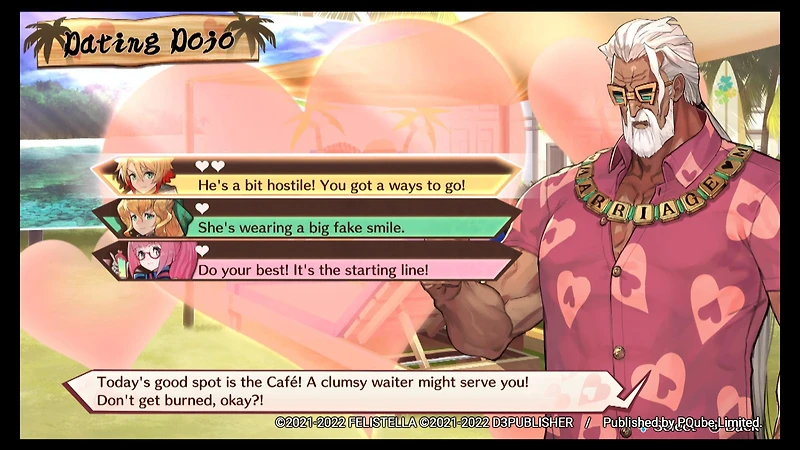This screenshot has width=800, height=450.
Task: Choose the 'big fake smile' compatibility row
Action: click(x=330, y=227)
